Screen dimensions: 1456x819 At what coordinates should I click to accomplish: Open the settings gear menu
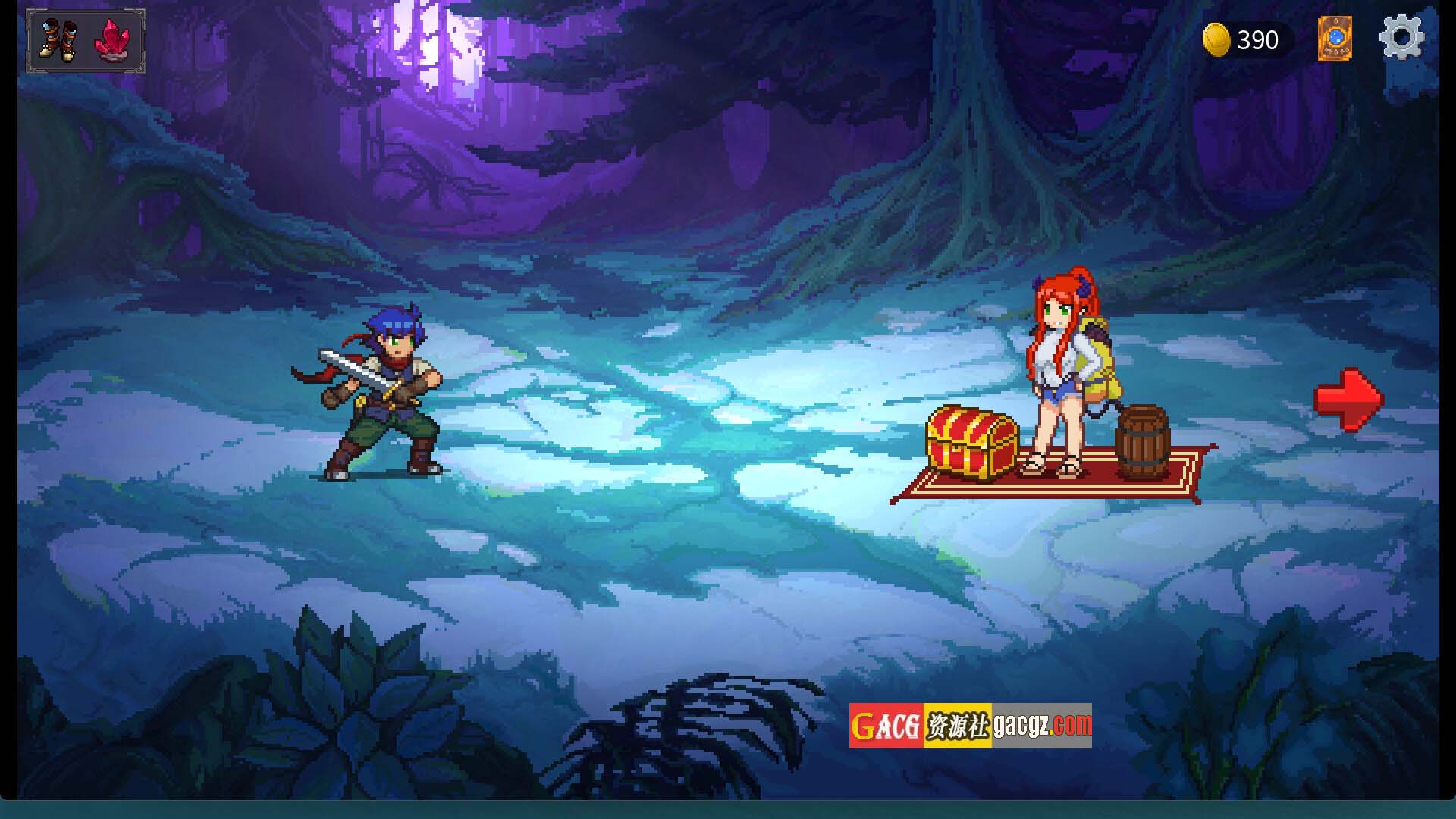pyautogui.click(x=1401, y=38)
